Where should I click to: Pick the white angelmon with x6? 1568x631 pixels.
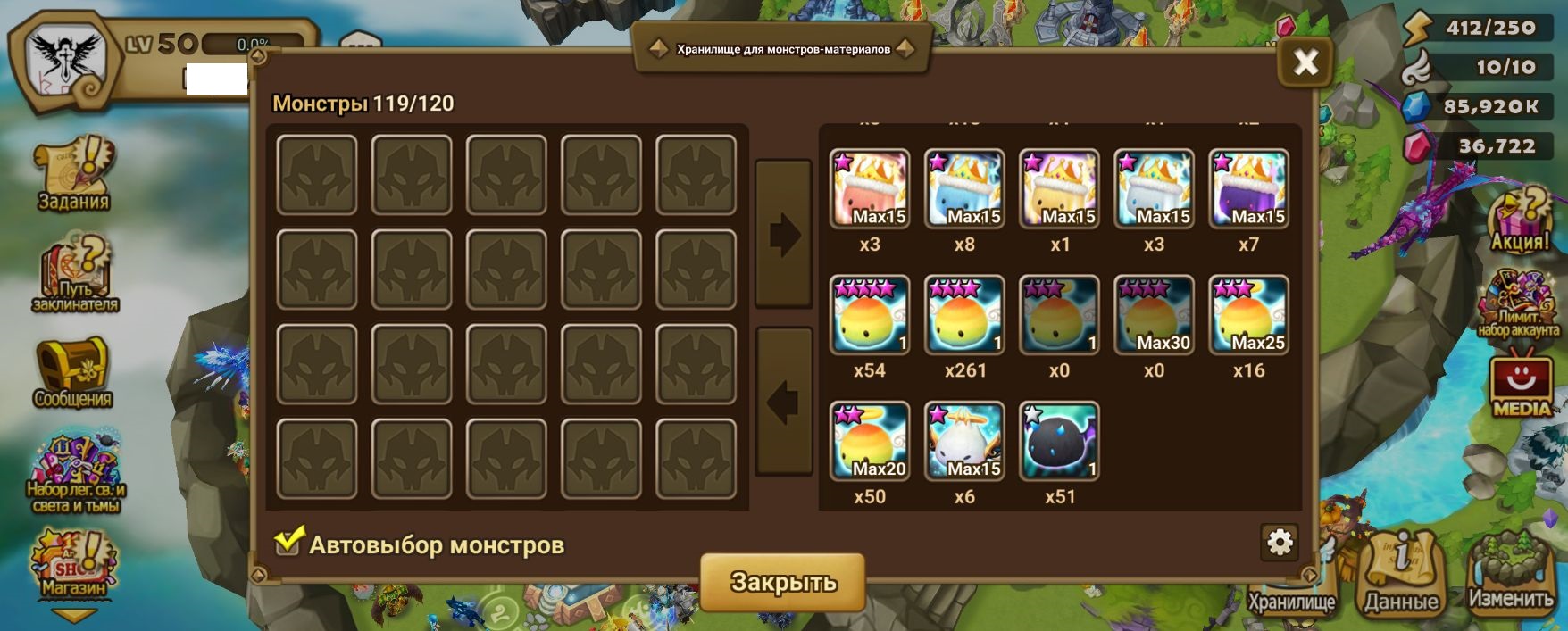[964, 441]
